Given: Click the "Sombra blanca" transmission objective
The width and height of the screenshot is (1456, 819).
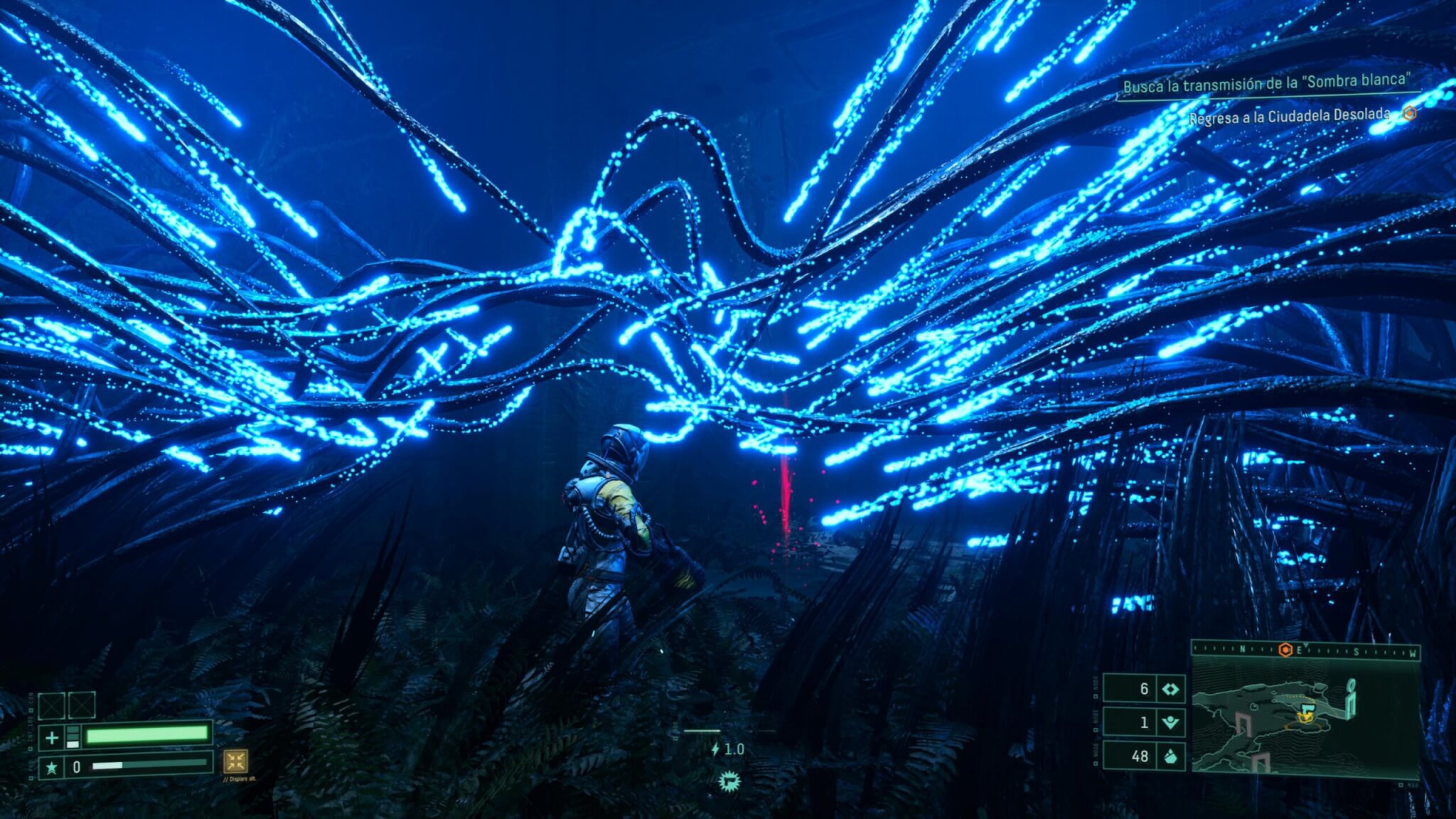Looking at the screenshot, I should tap(1265, 84).
